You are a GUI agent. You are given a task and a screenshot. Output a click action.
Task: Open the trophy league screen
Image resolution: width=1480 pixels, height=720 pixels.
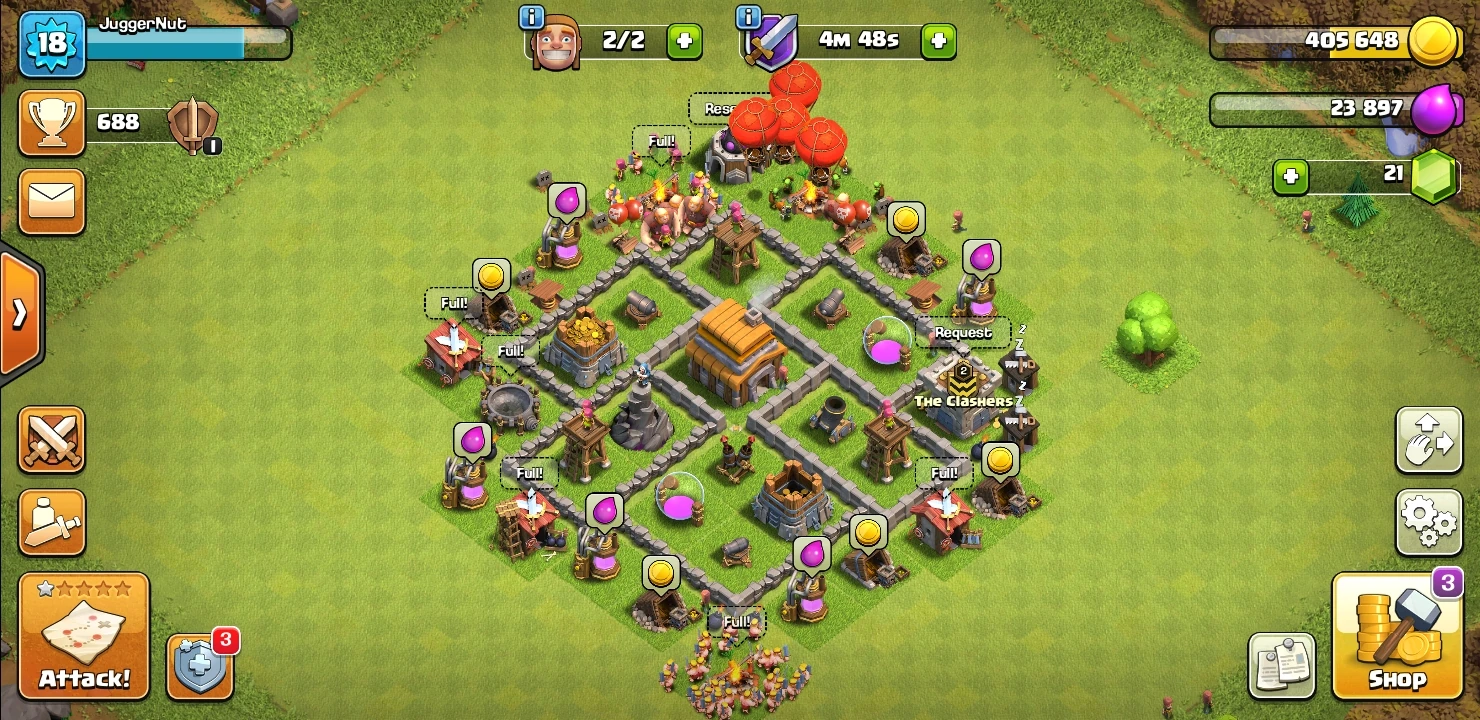pos(51,122)
